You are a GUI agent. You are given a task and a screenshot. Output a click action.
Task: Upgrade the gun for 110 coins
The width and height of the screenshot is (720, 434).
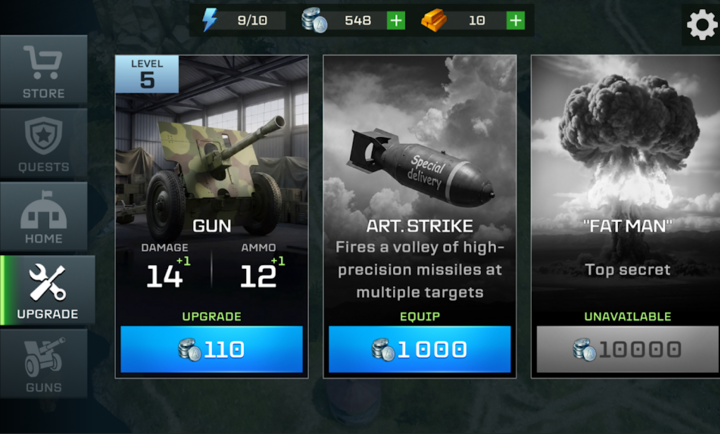click(x=211, y=349)
